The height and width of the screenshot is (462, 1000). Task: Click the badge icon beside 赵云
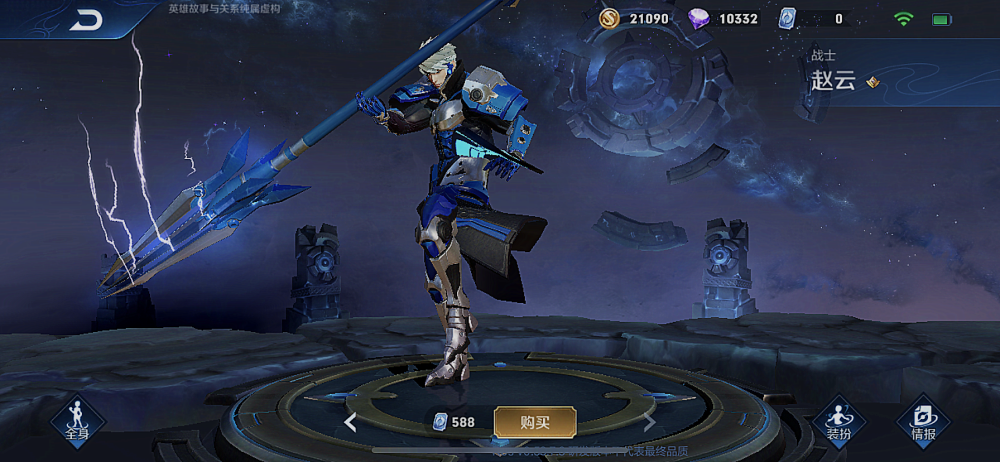(873, 82)
